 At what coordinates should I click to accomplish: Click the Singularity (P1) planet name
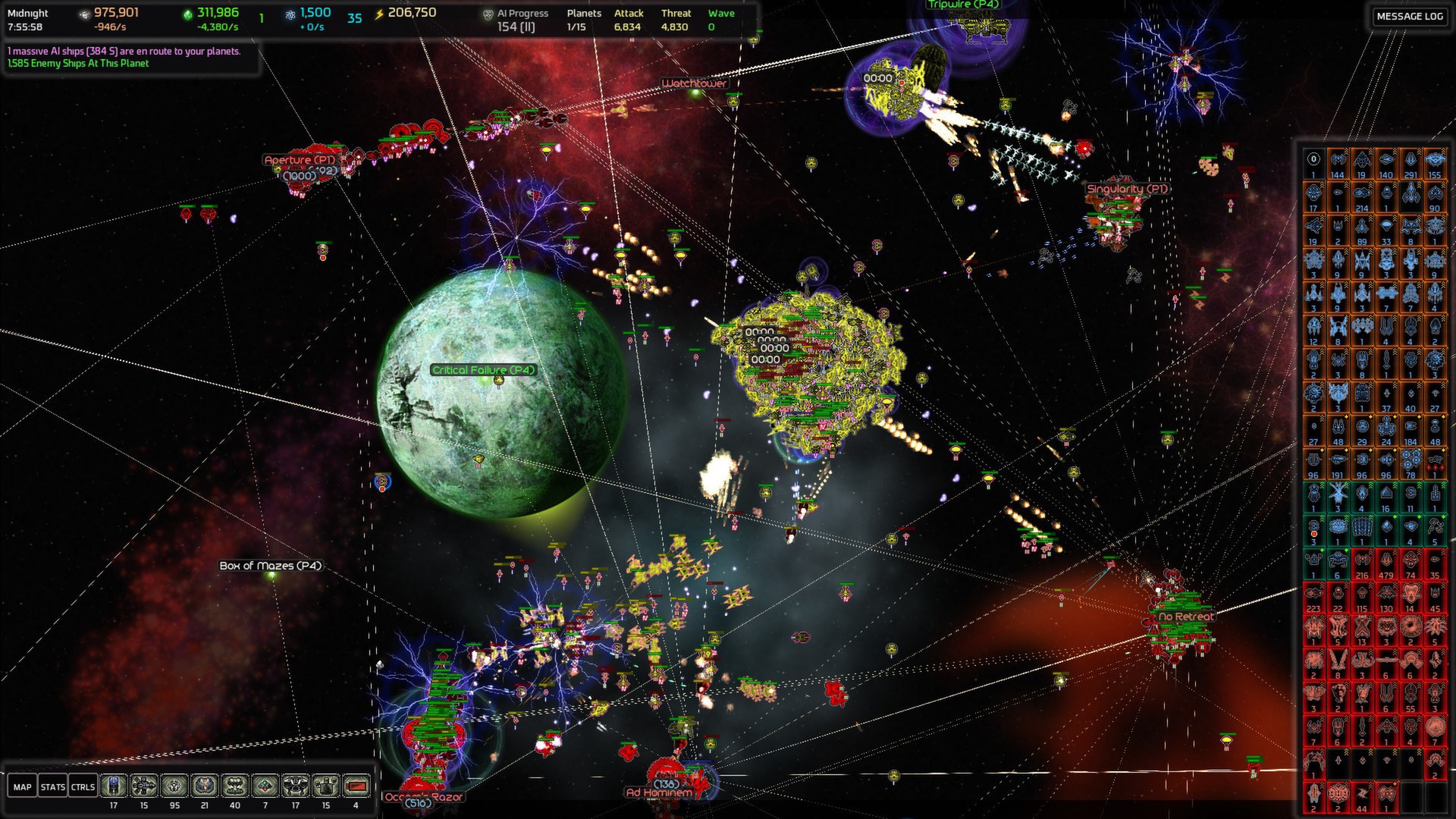pos(1127,187)
